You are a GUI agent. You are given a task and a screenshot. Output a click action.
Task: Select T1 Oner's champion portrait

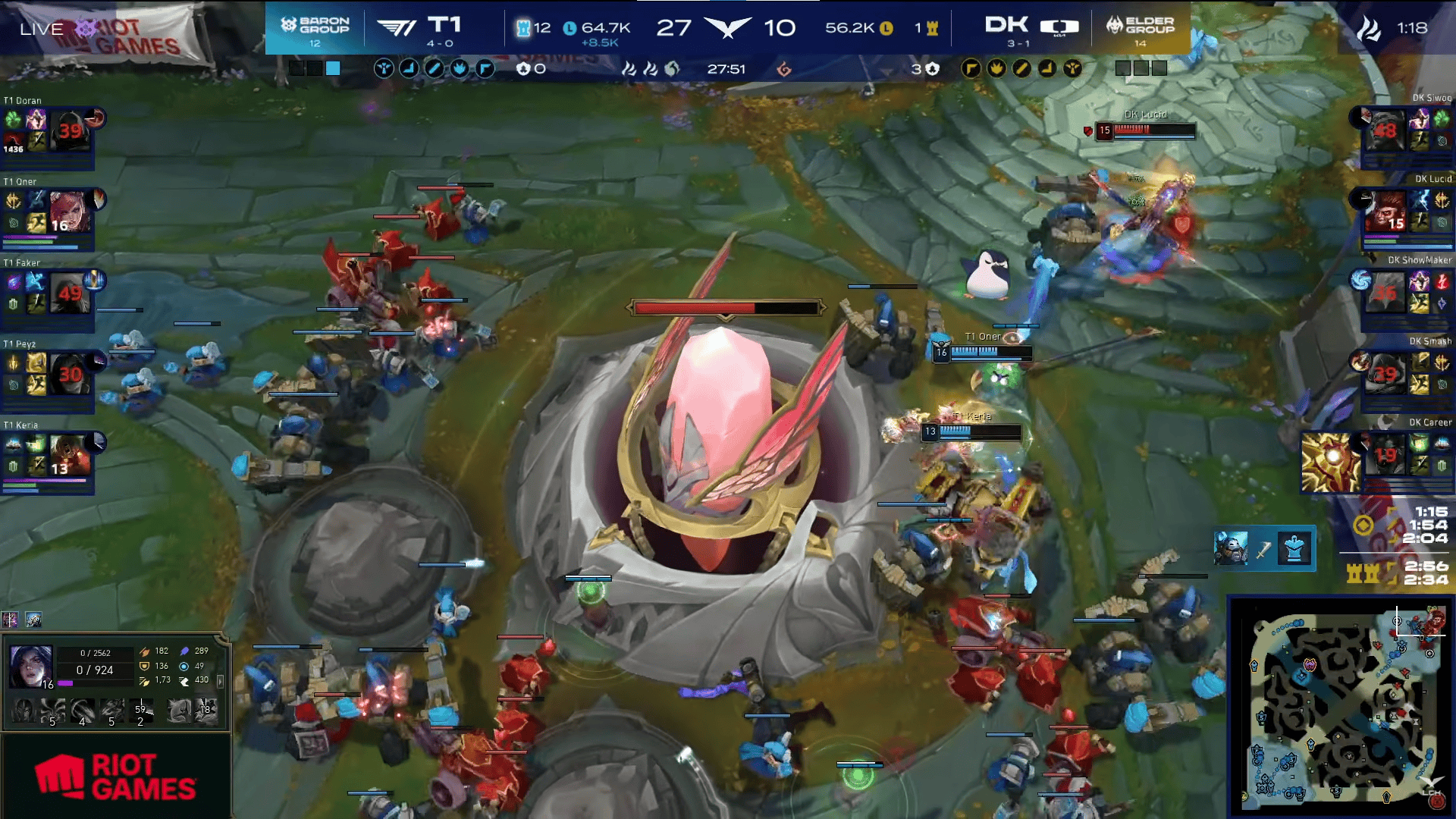tap(70, 212)
